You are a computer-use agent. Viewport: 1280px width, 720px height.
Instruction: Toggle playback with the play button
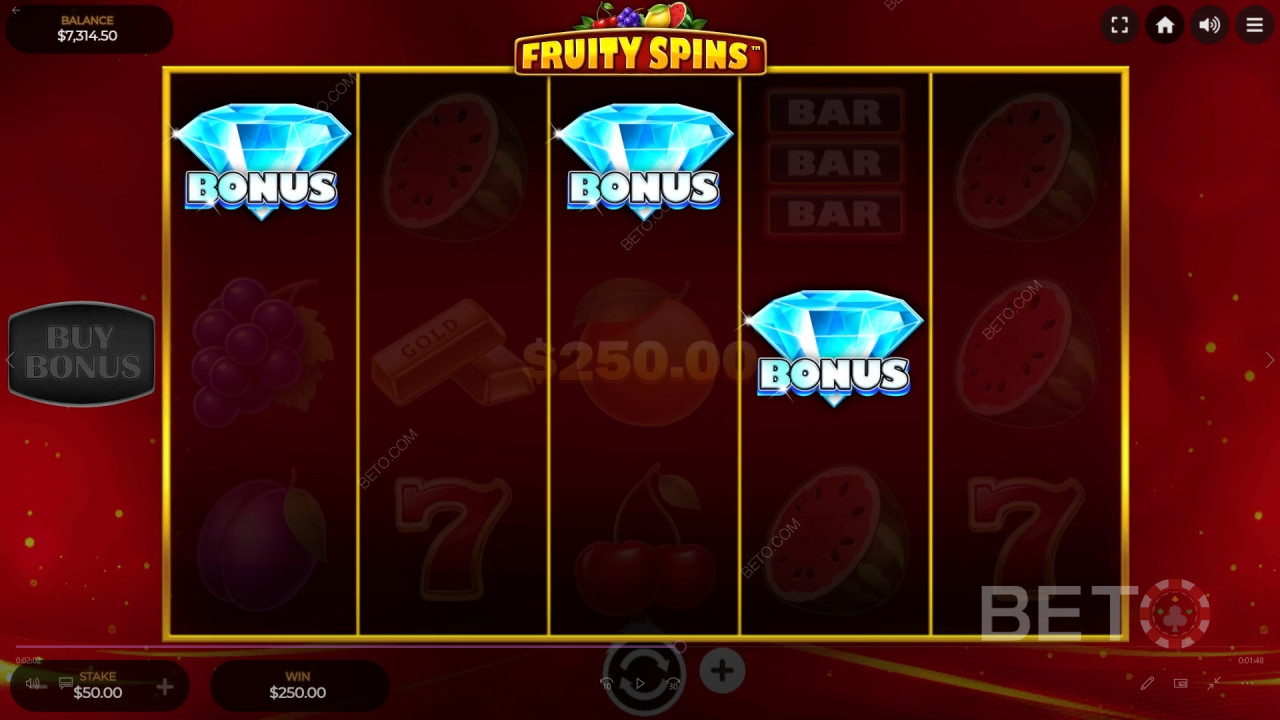(640, 682)
